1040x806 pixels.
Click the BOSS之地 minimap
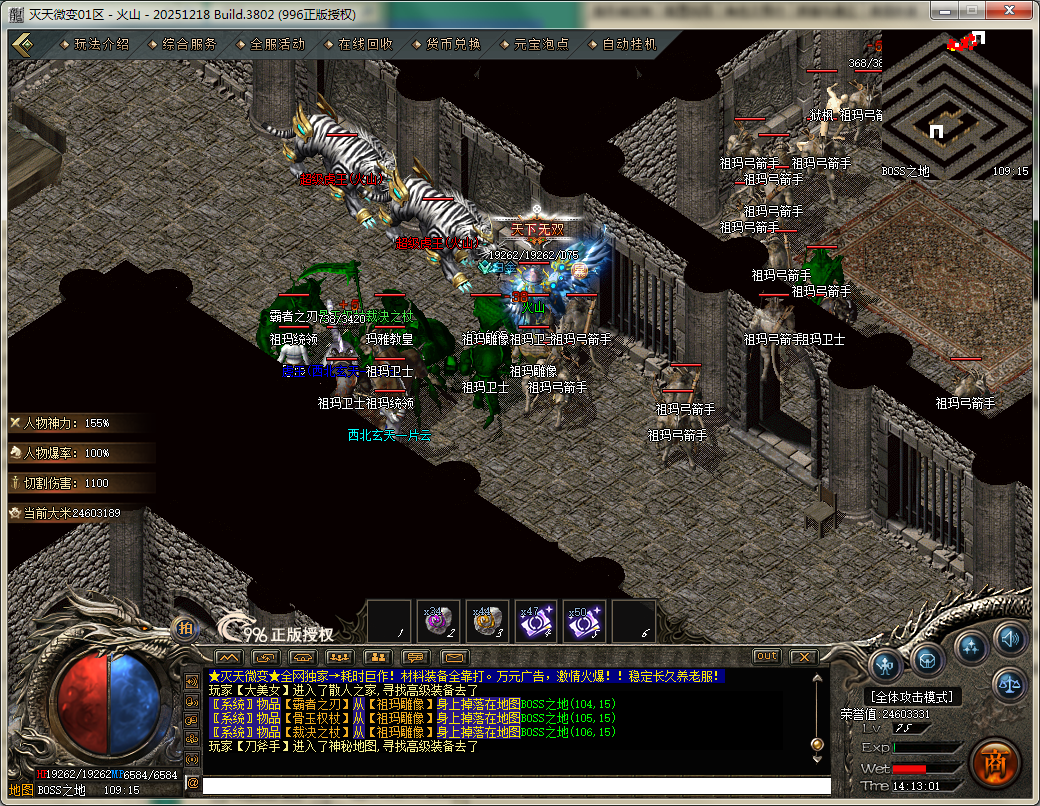point(957,105)
